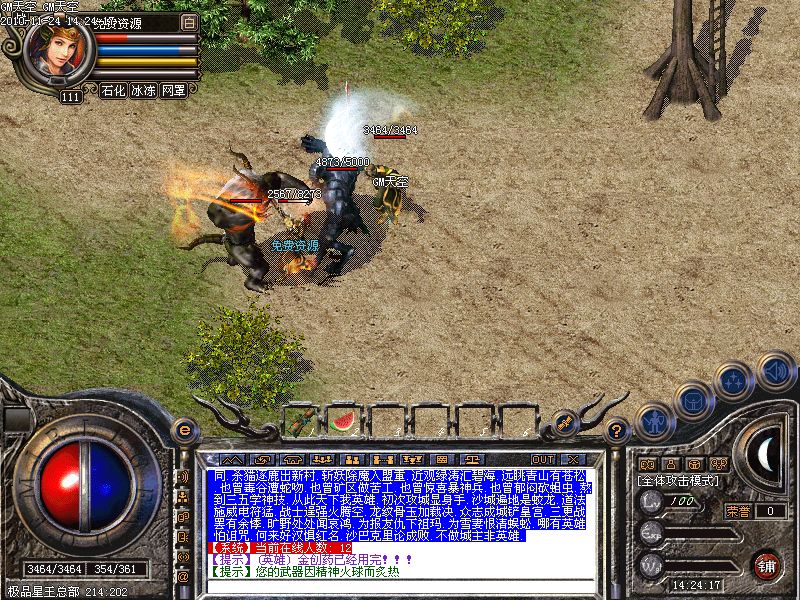Open the red 铺 shop button
800x600 pixels.
pos(768,564)
